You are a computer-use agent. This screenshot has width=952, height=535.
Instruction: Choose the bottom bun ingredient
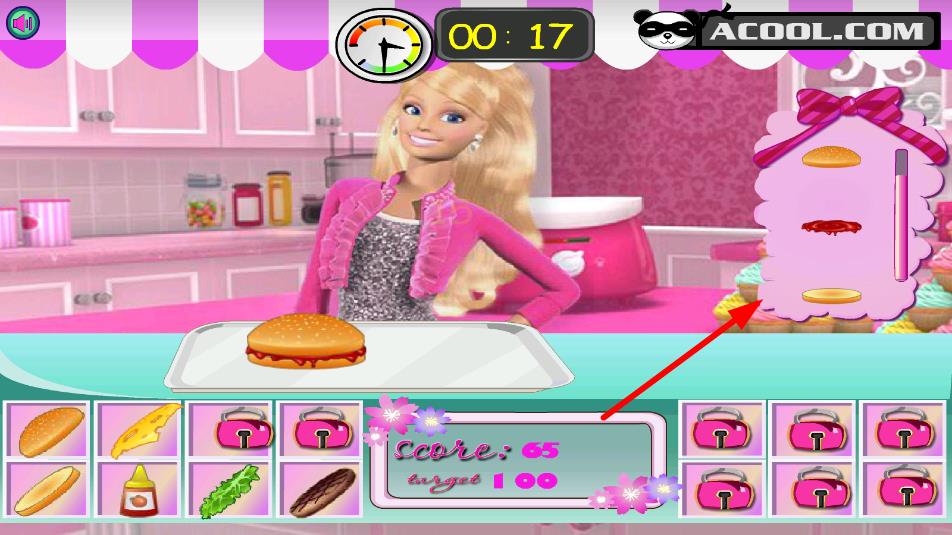tap(46, 489)
